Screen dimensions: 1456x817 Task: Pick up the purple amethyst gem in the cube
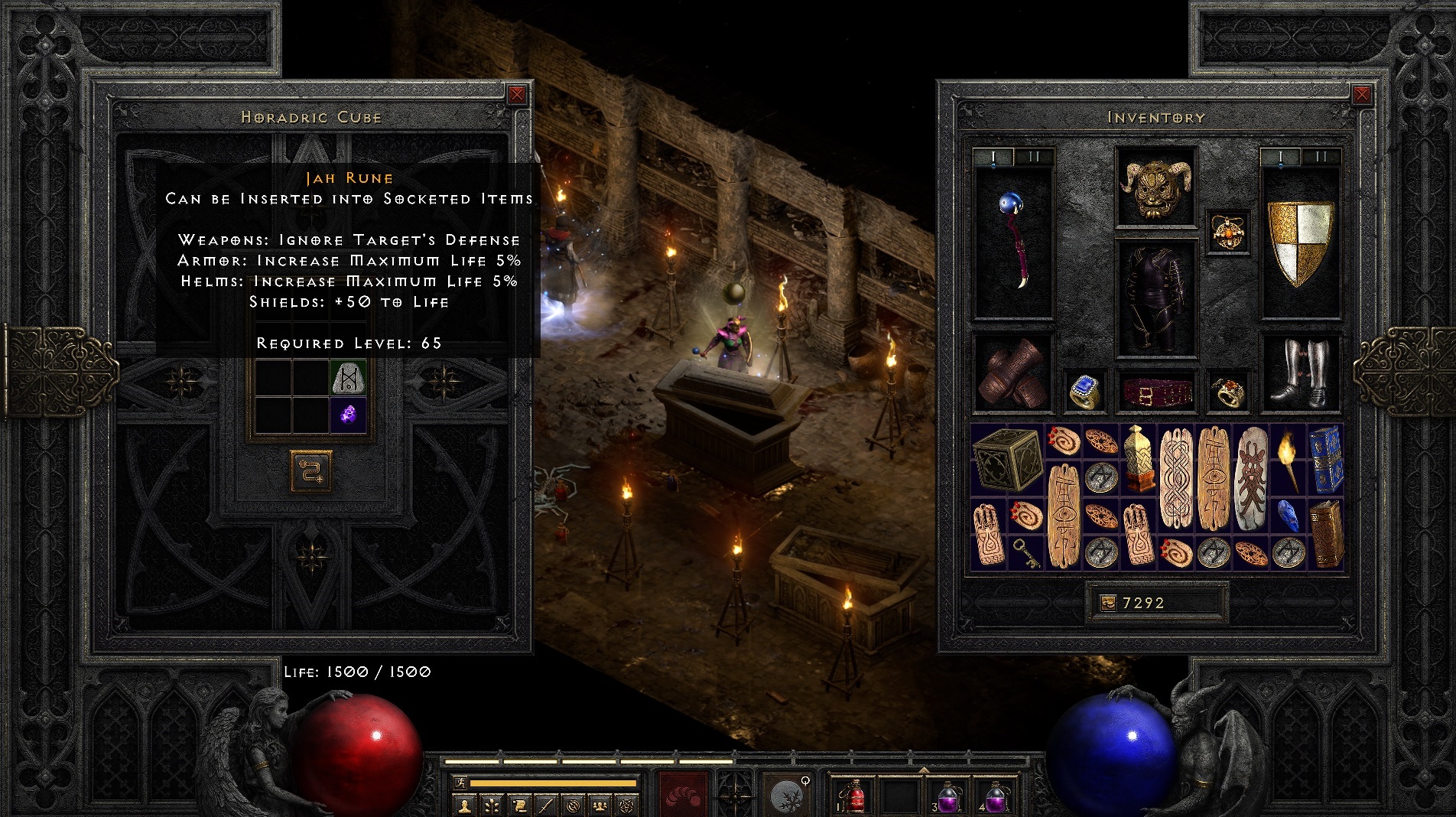point(349,415)
